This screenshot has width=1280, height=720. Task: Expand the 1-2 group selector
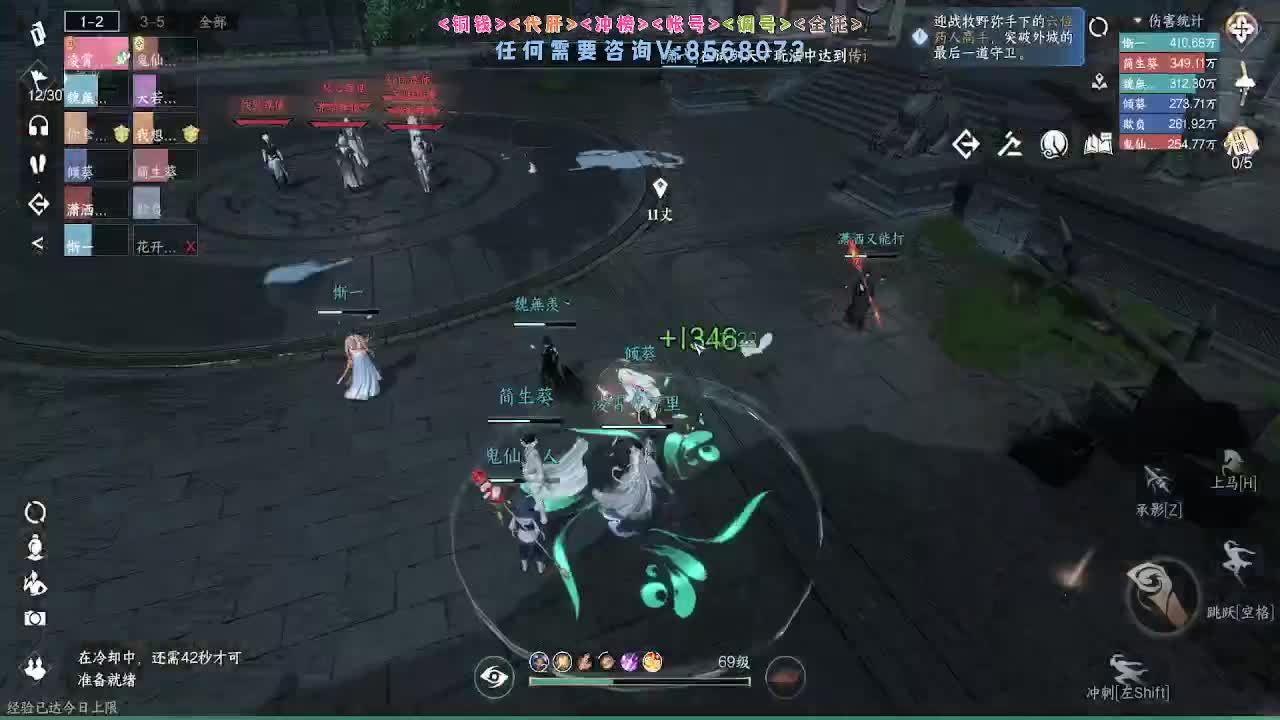tap(91, 21)
